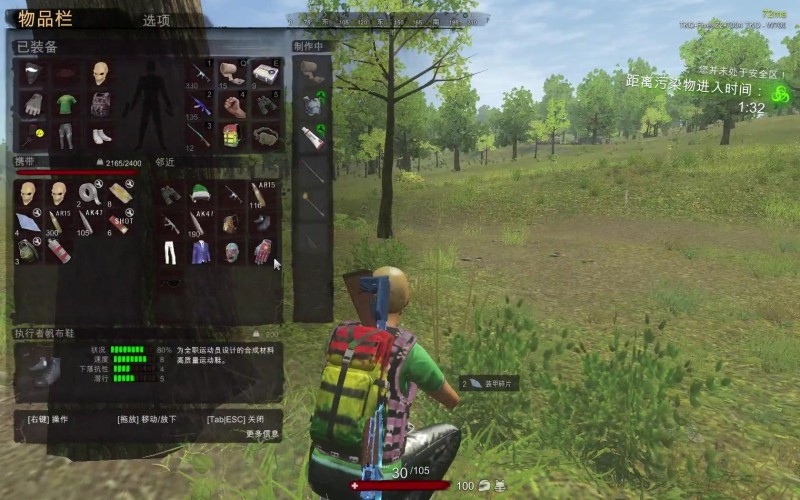Viewport: 800px width, 500px height.
Task: Choose the weapon in slot 1
Action: click(201, 74)
